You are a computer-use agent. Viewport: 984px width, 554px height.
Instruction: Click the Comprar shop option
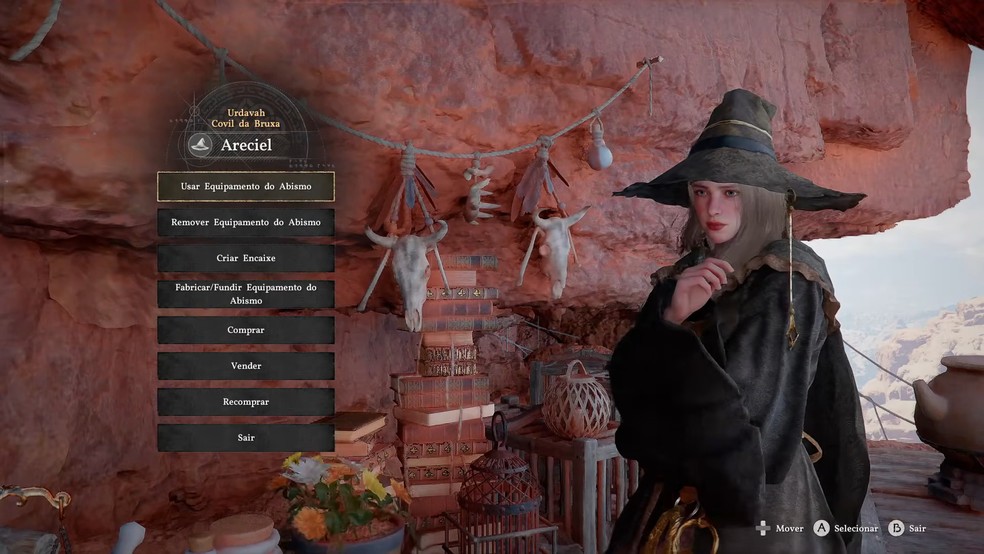click(x=246, y=330)
